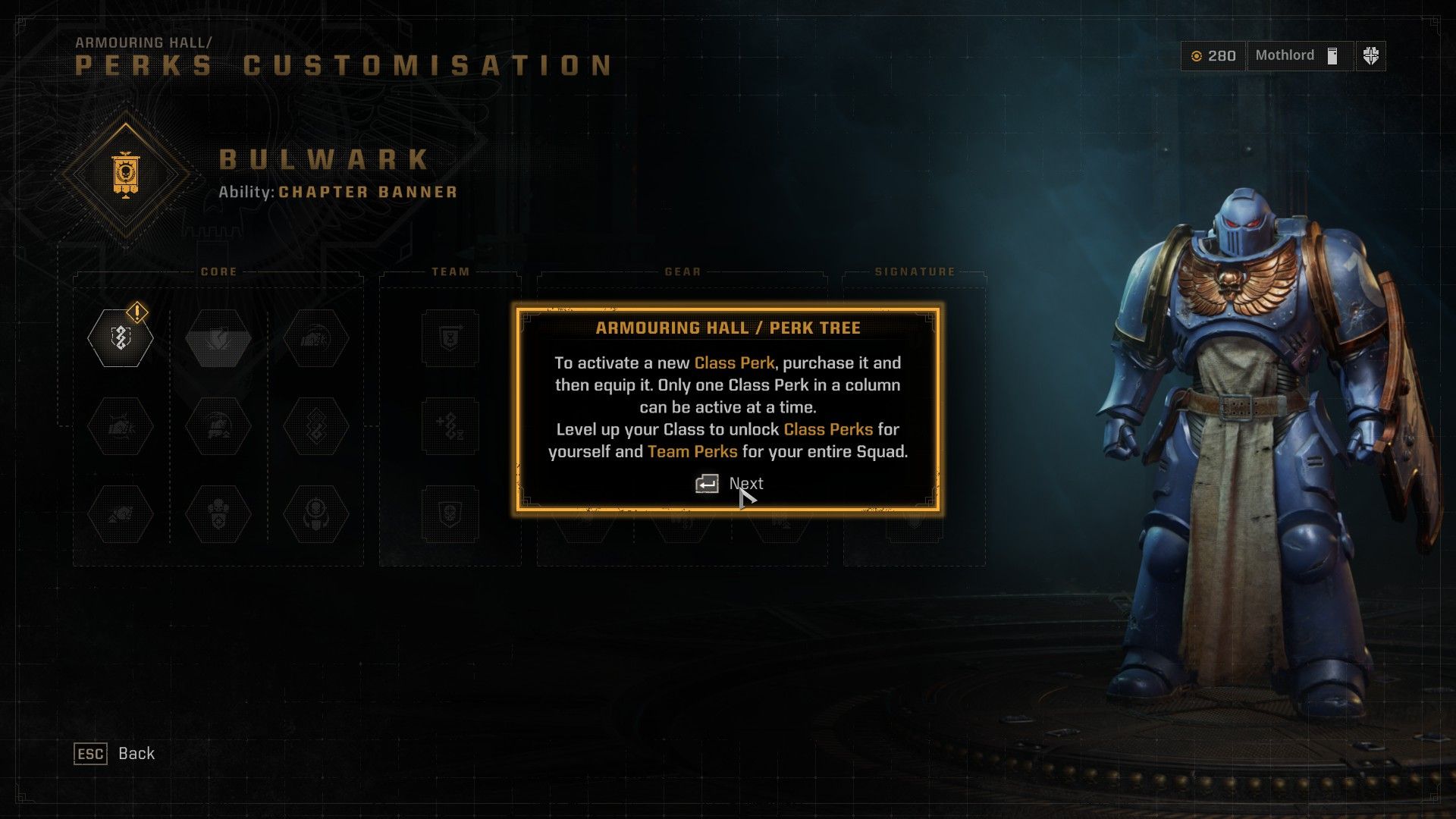This screenshot has width=1456, height=819.
Task: Click the exclamation notification badge on the Core perk
Action: click(136, 311)
